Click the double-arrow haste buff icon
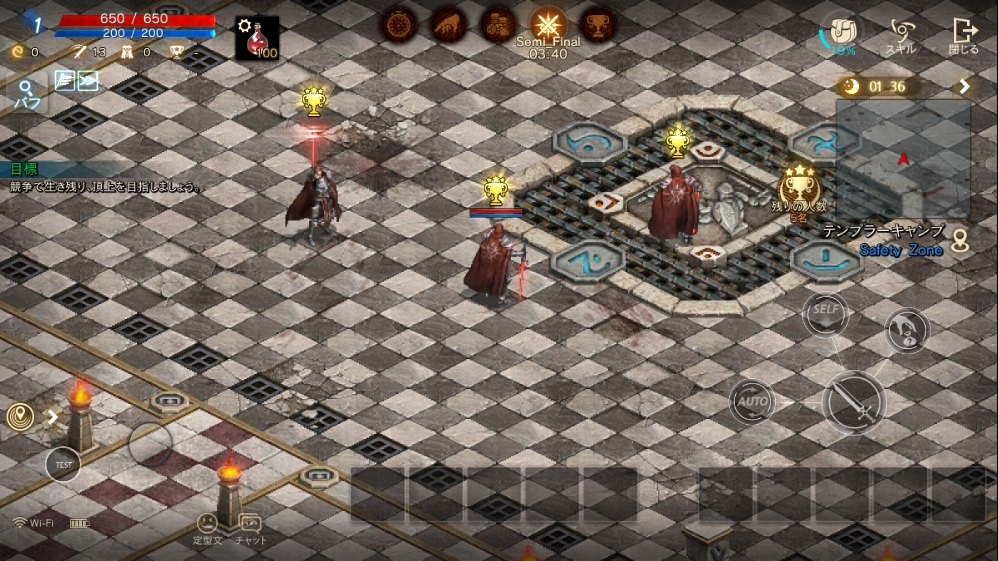This screenshot has width=998, height=561. click(87, 81)
